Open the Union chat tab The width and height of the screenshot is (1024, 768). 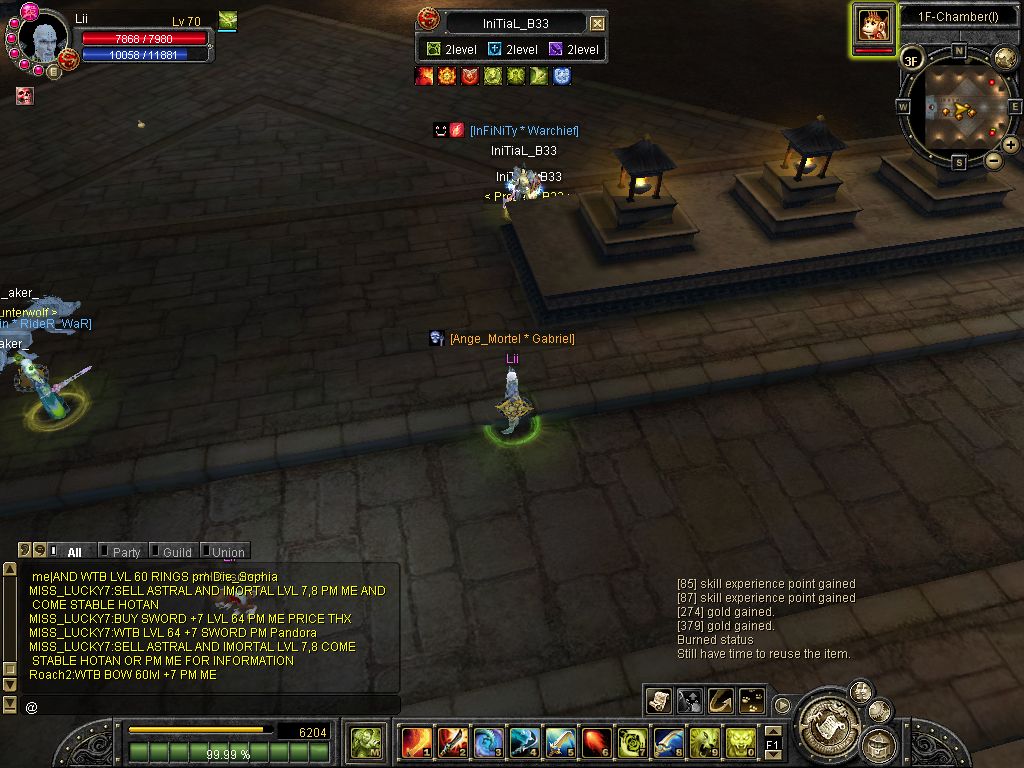[228, 552]
